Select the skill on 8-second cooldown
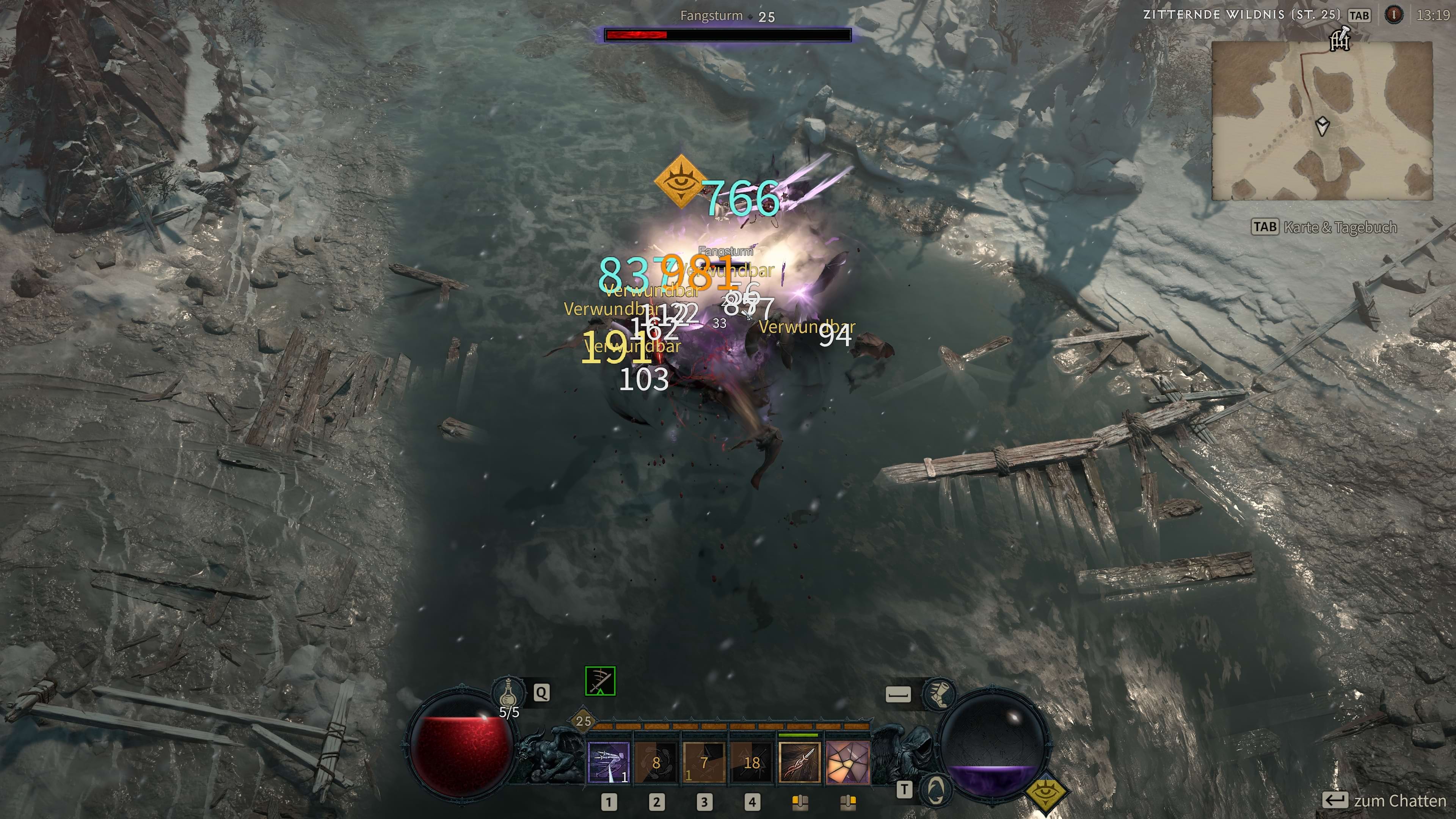The width and height of the screenshot is (1456, 819). (656, 763)
